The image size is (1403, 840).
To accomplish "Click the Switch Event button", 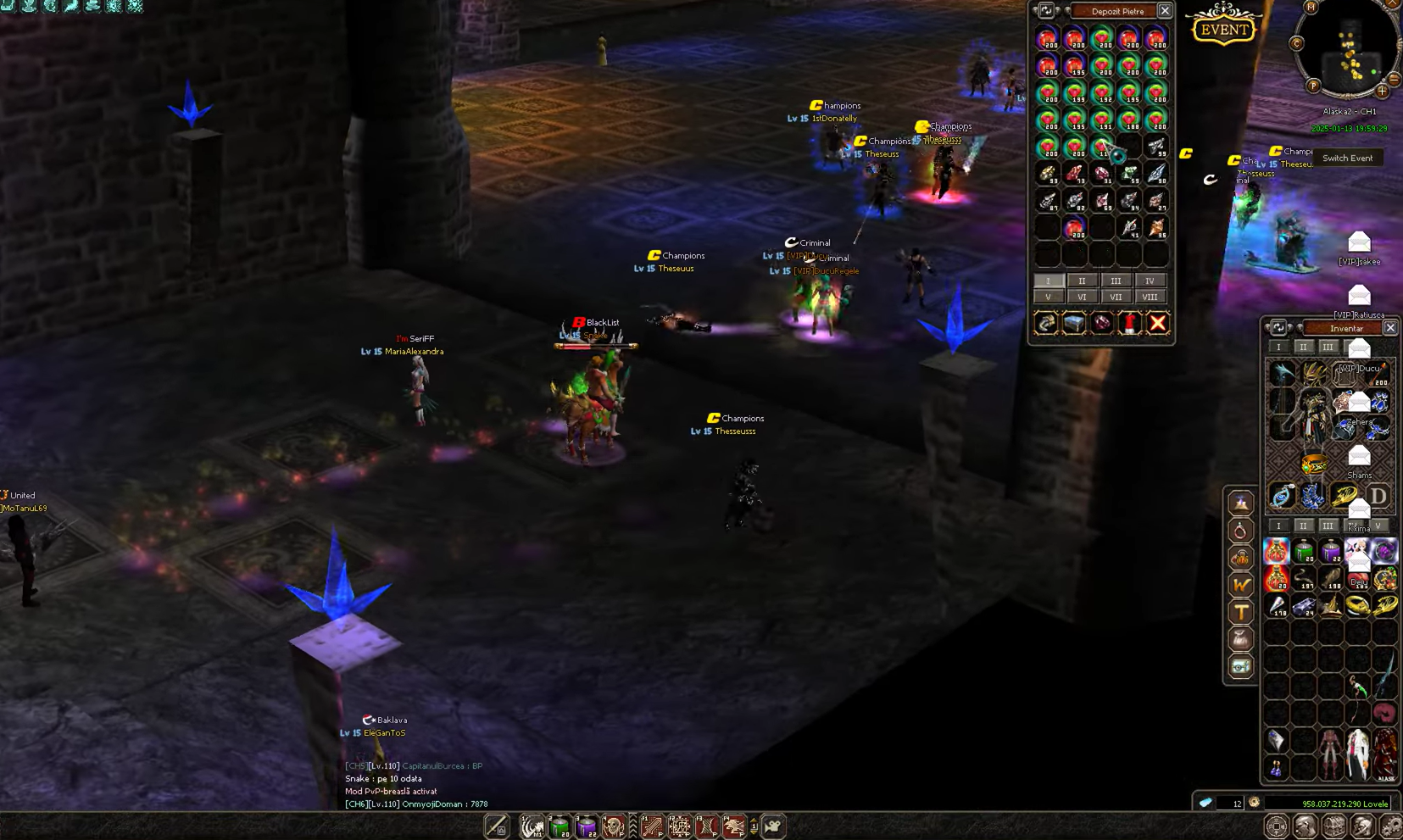I will 1347,159.
